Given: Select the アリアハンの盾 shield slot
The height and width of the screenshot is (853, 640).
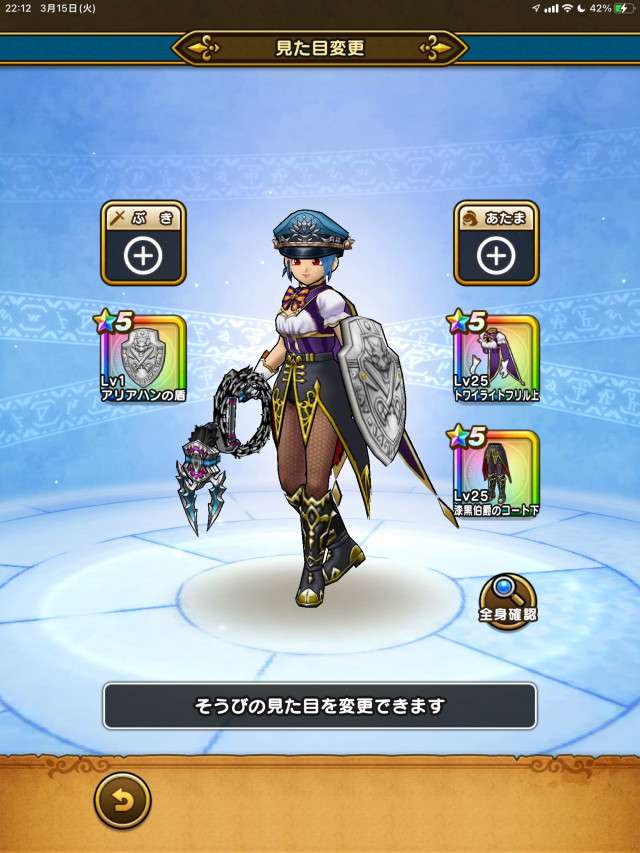Looking at the screenshot, I should click(x=143, y=358).
